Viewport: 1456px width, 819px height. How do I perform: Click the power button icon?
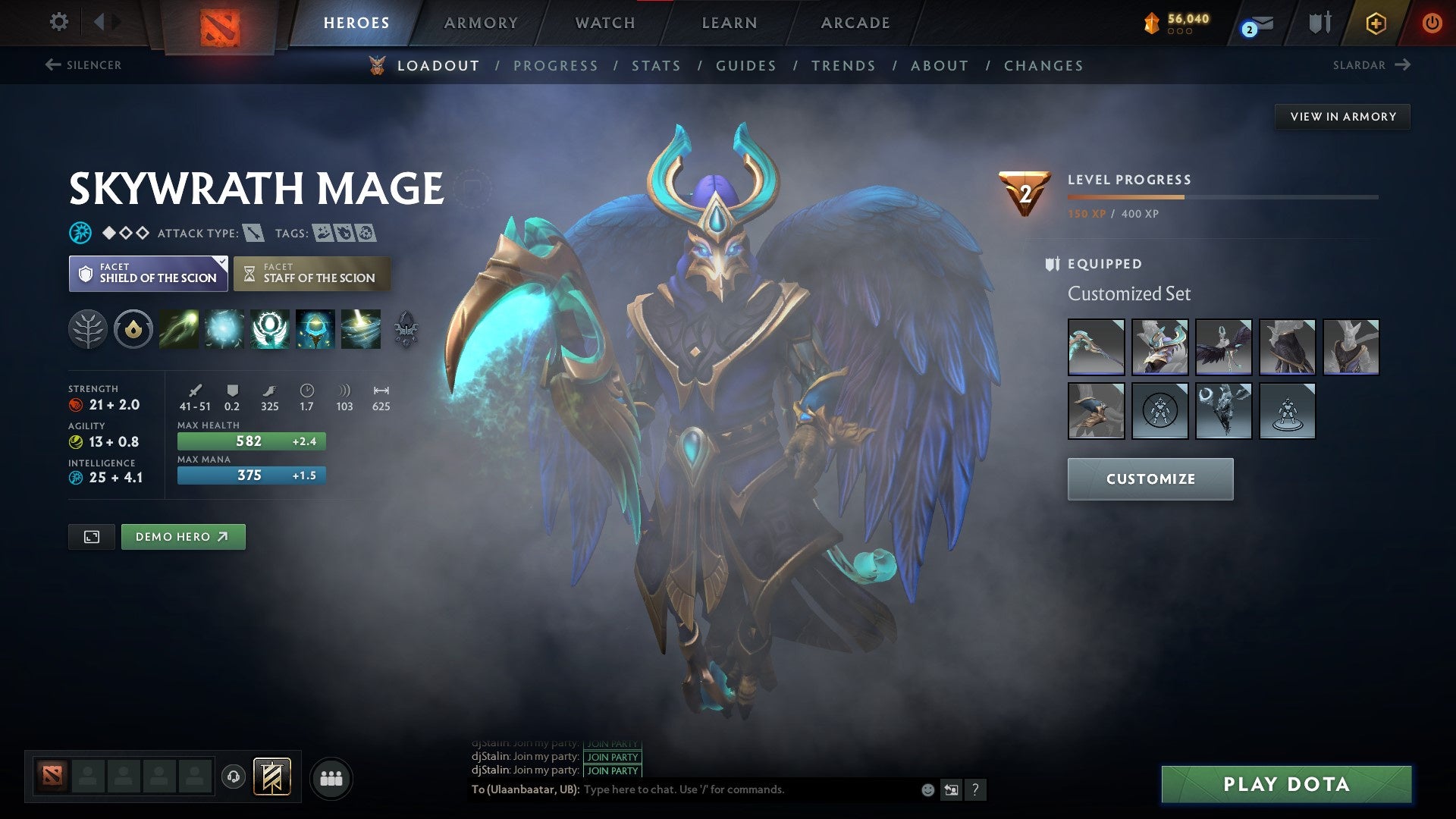coord(1433,23)
